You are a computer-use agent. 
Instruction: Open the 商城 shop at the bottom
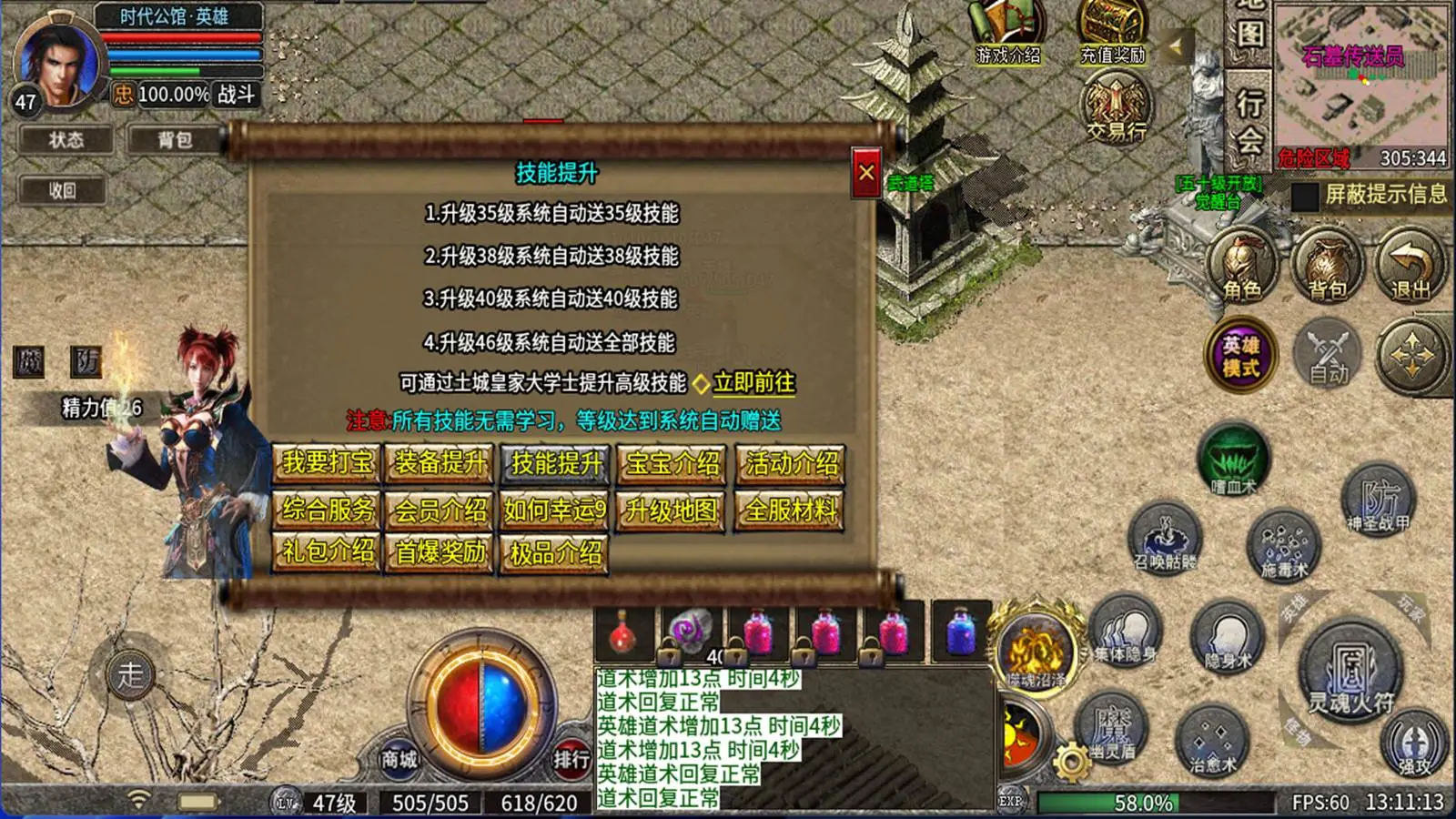pos(397,761)
